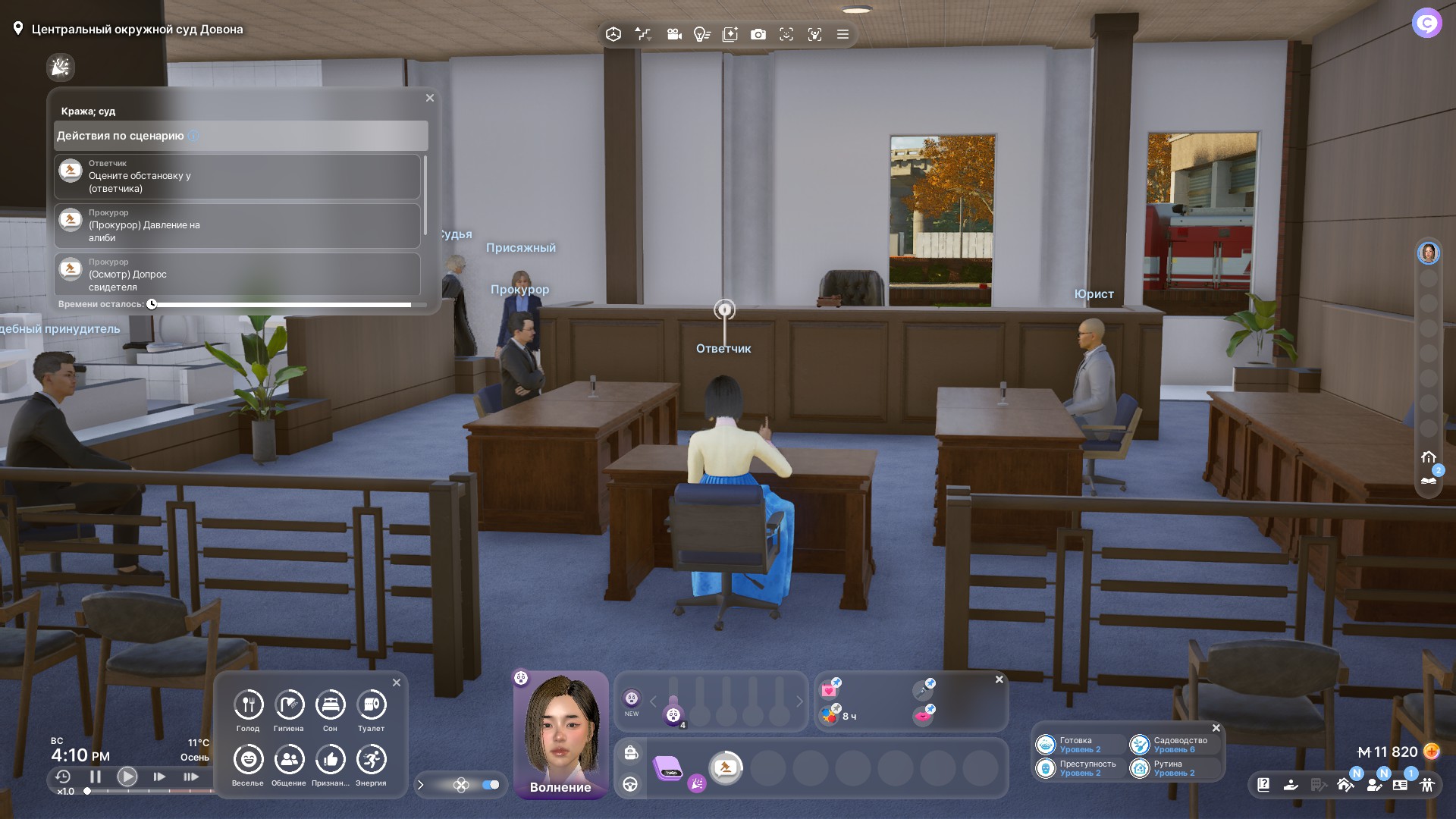Open the camera screenshot tool

click(758, 34)
